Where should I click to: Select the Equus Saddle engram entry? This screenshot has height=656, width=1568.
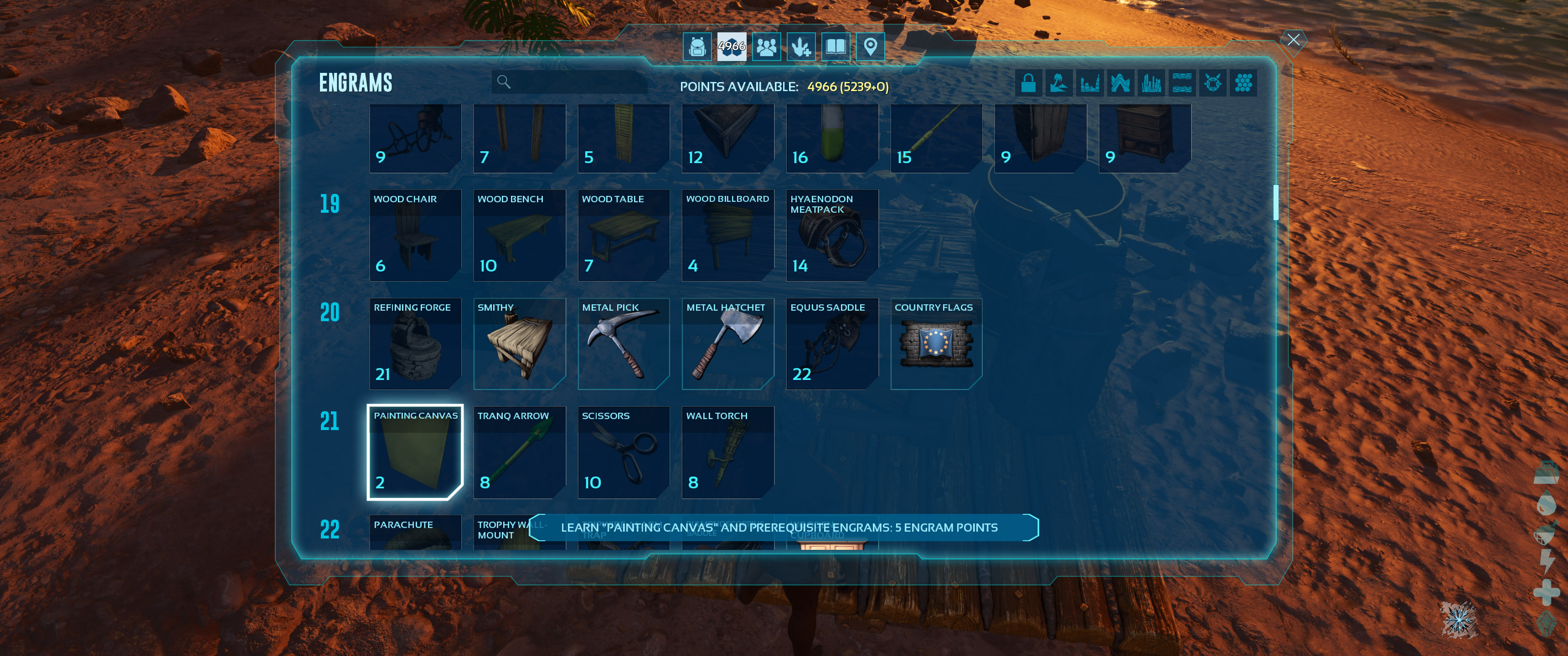click(831, 344)
